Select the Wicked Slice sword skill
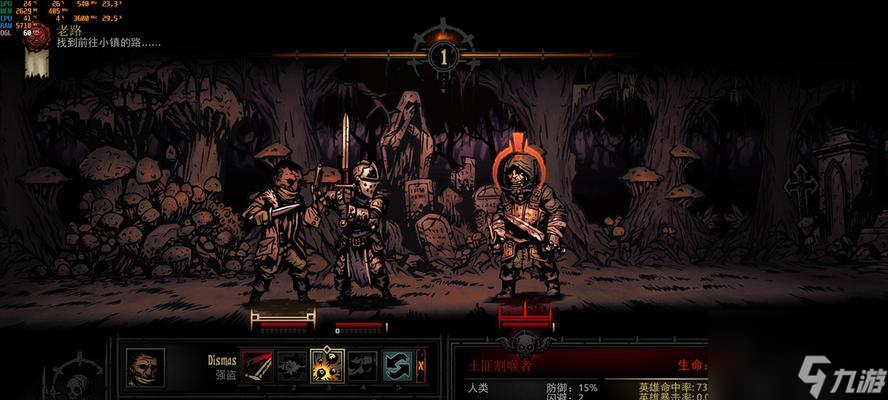This screenshot has height=400, width=888. click(257, 366)
